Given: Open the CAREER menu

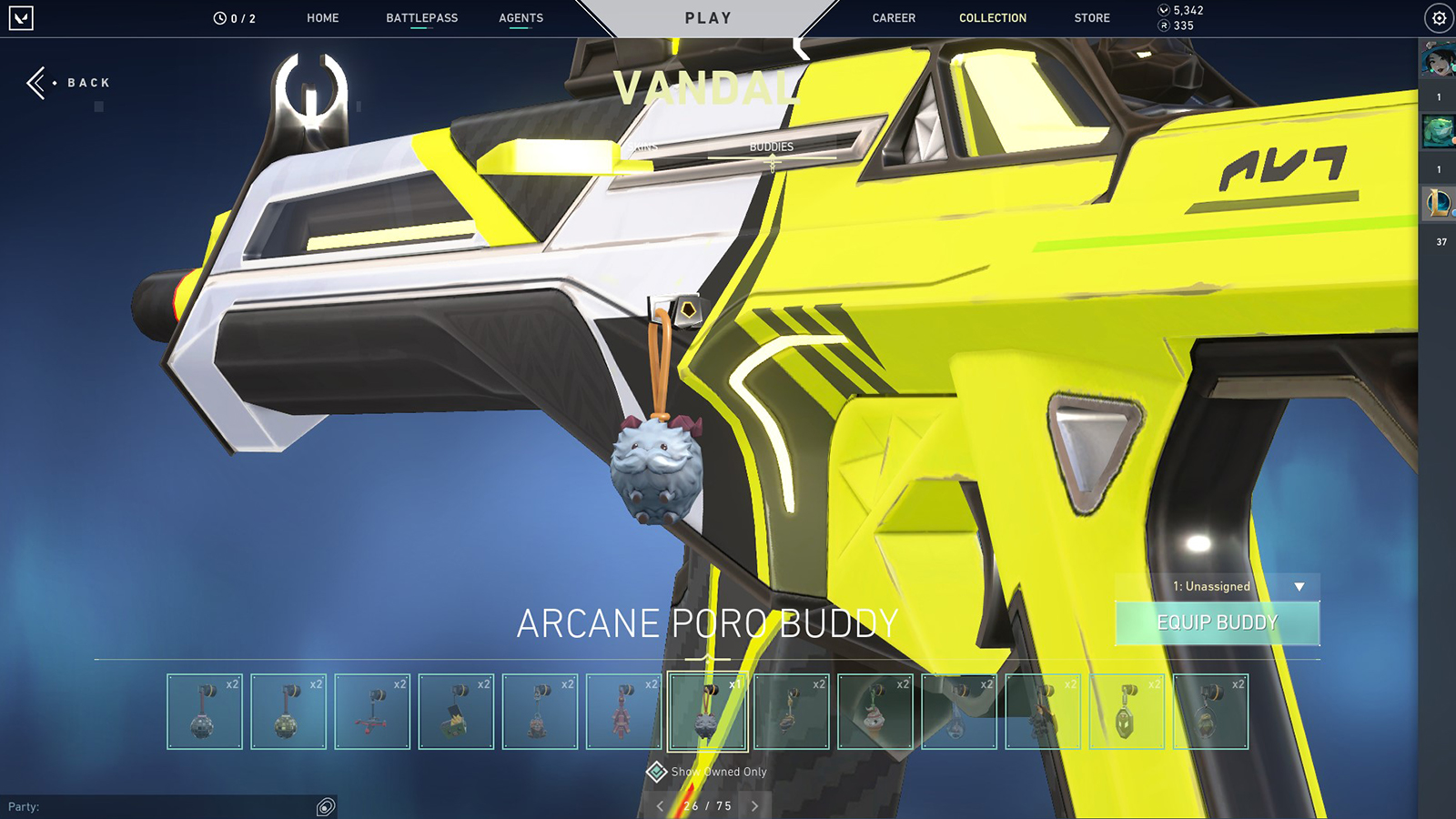Looking at the screenshot, I should pyautogui.click(x=893, y=17).
